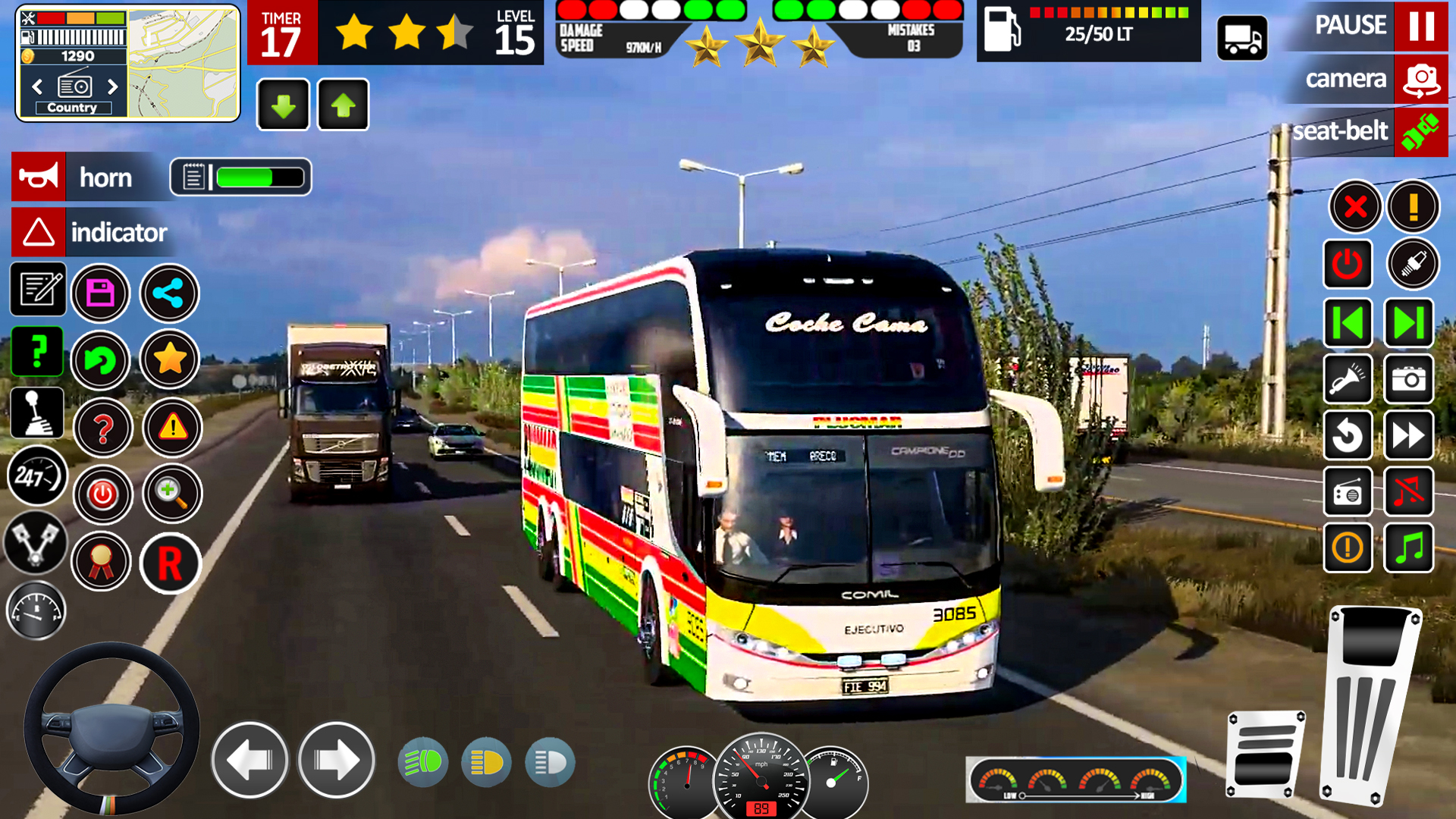
Task: Open the blue share icon
Action: [169, 293]
